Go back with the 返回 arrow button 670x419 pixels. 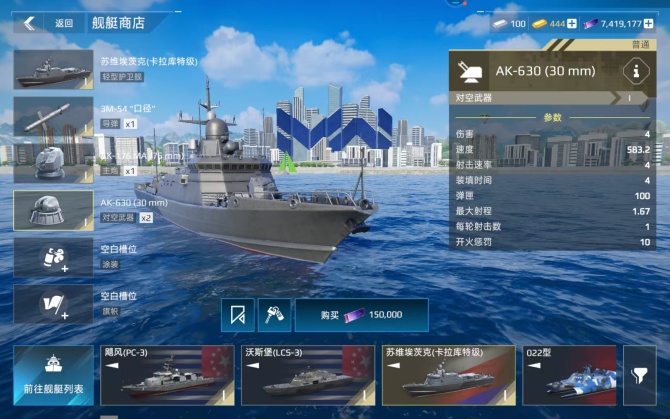(30, 22)
